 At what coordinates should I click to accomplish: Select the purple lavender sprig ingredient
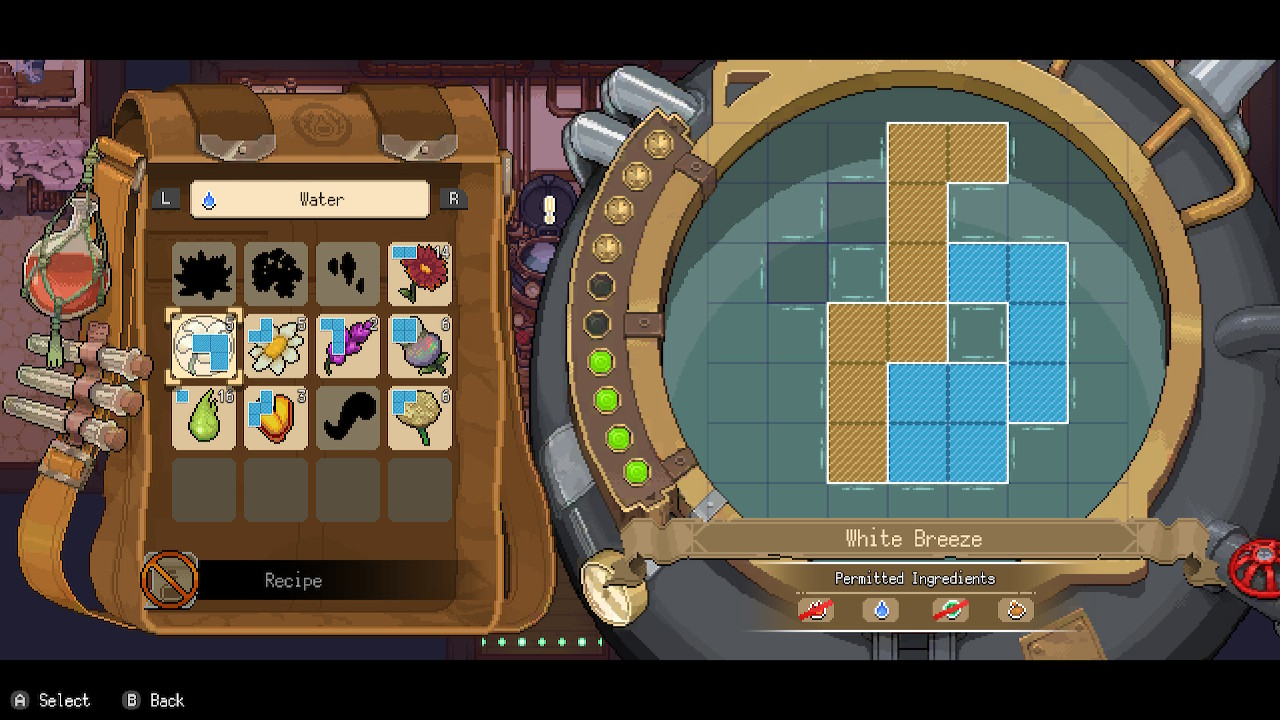pyautogui.click(x=348, y=346)
